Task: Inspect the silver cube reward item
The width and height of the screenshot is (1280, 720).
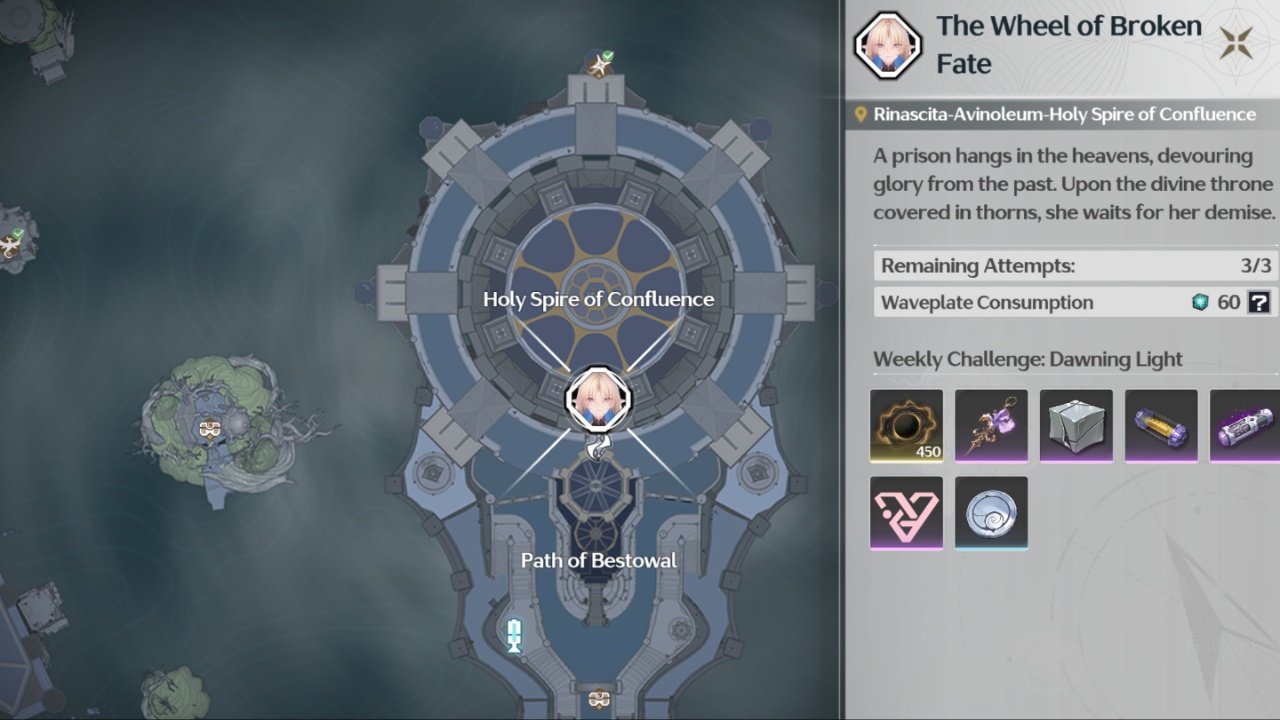Action: 1076,426
